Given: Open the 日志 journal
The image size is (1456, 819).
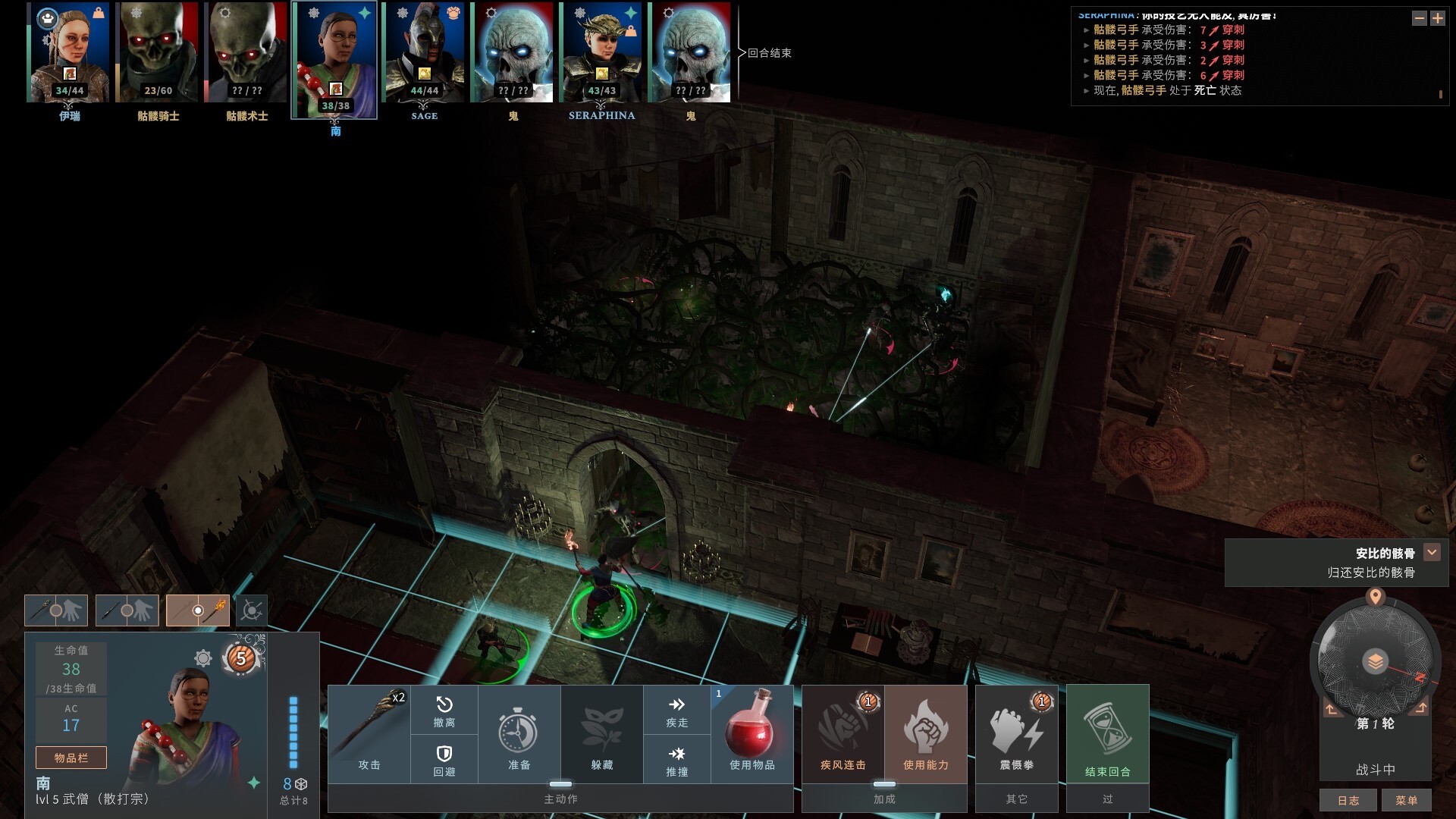Looking at the screenshot, I should [1348, 800].
